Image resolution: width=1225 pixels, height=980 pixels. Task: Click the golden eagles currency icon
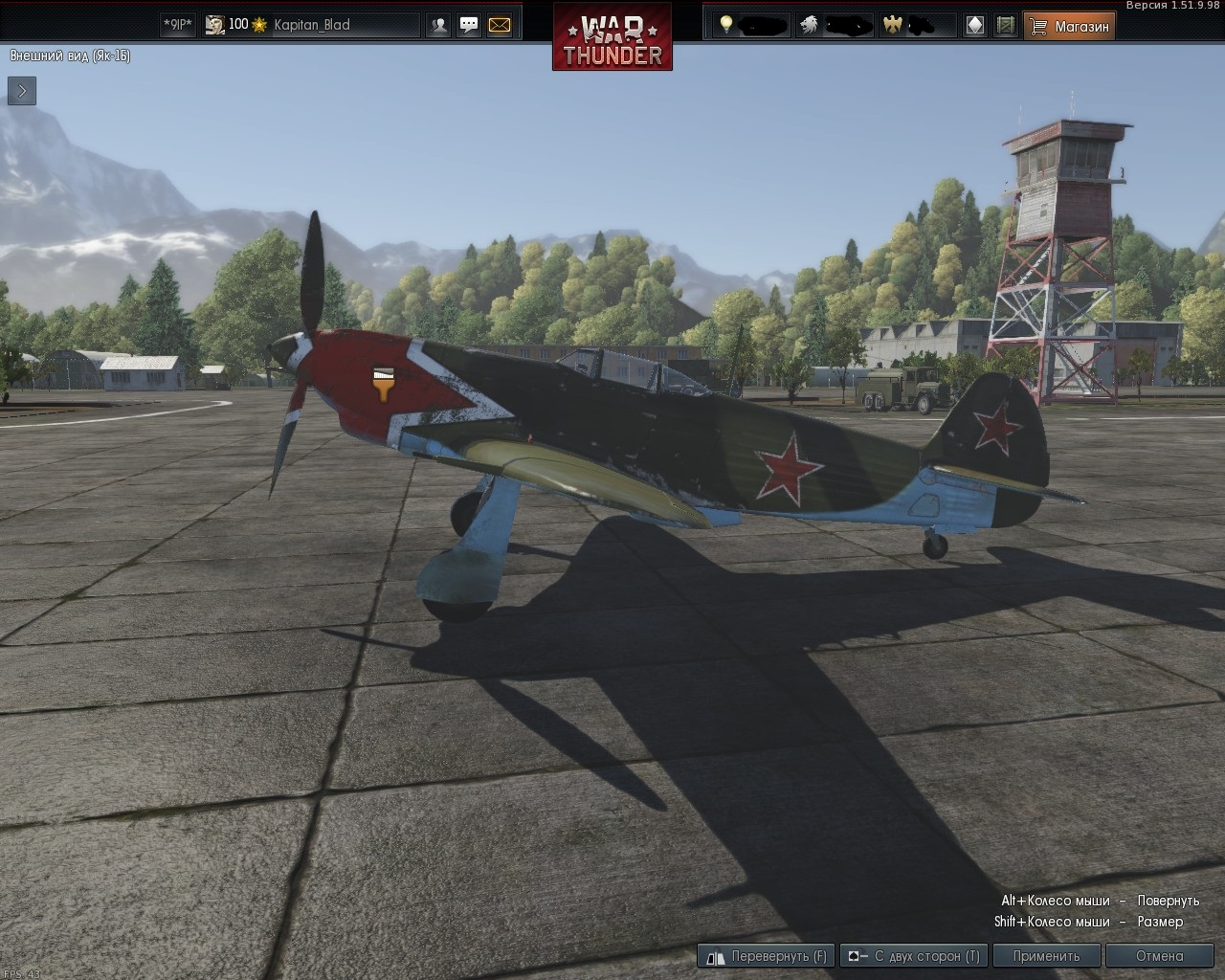893,25
